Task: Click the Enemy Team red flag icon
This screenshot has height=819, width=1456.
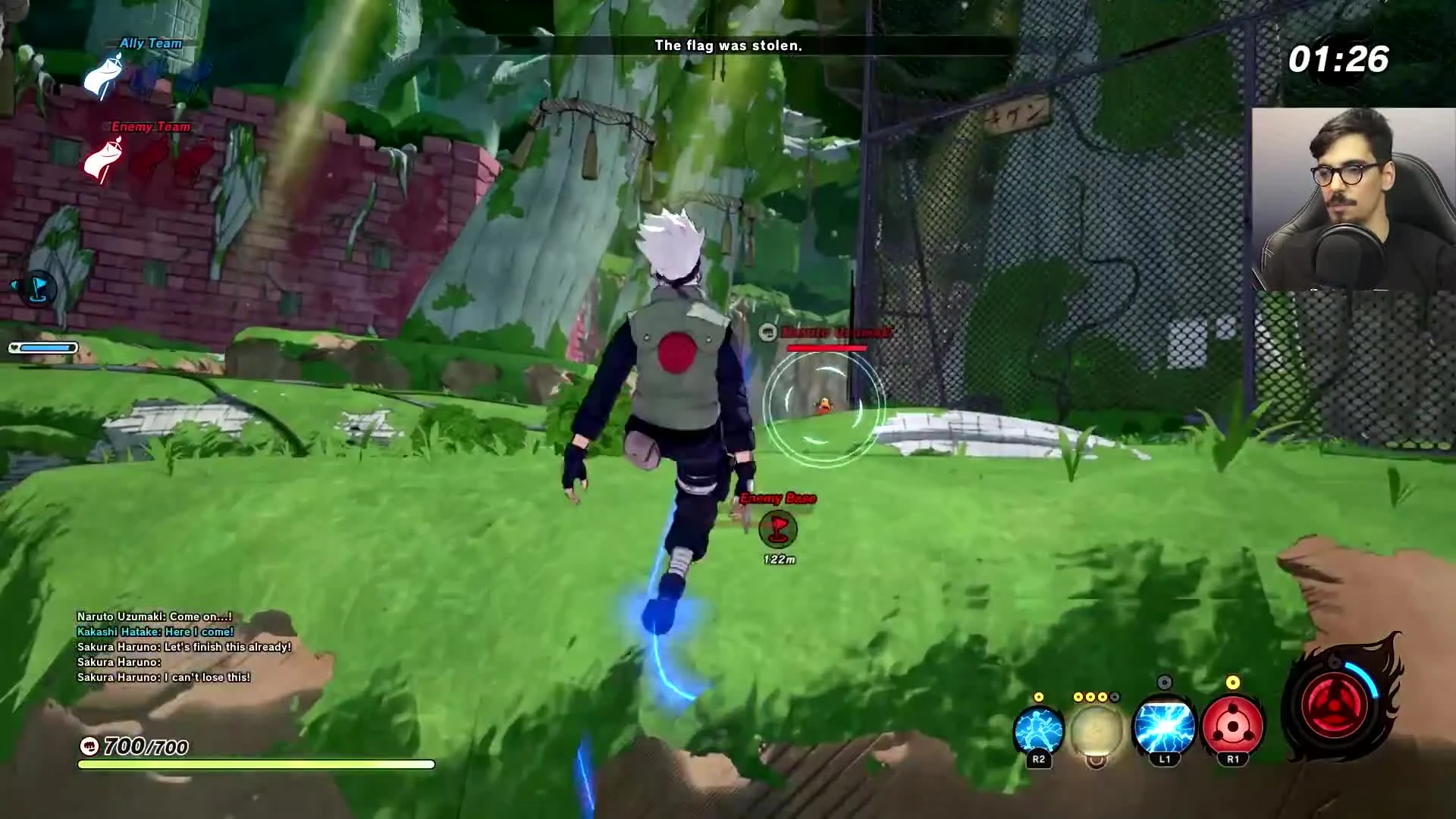Action: tap(102, 159)
